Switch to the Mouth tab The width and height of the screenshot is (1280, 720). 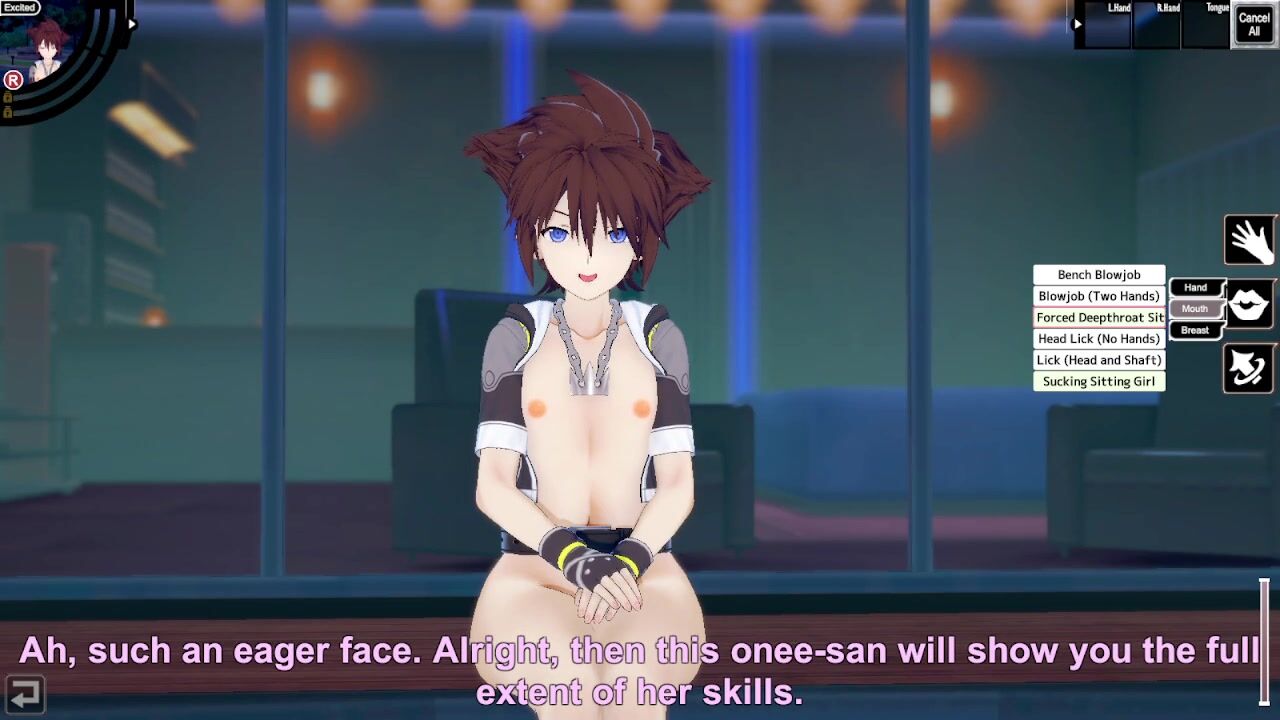point(1195,309)
